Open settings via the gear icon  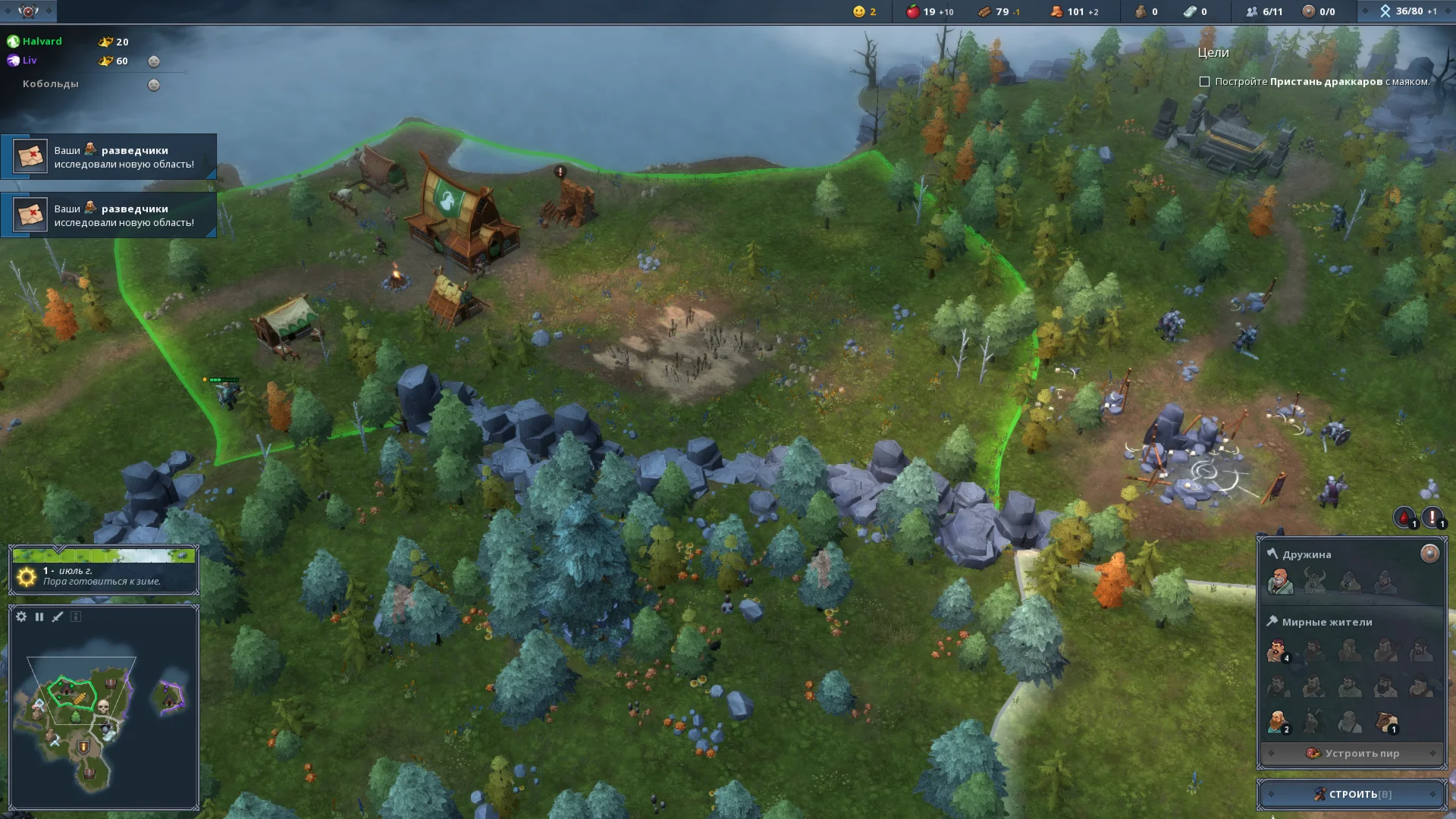pos(21,617)
